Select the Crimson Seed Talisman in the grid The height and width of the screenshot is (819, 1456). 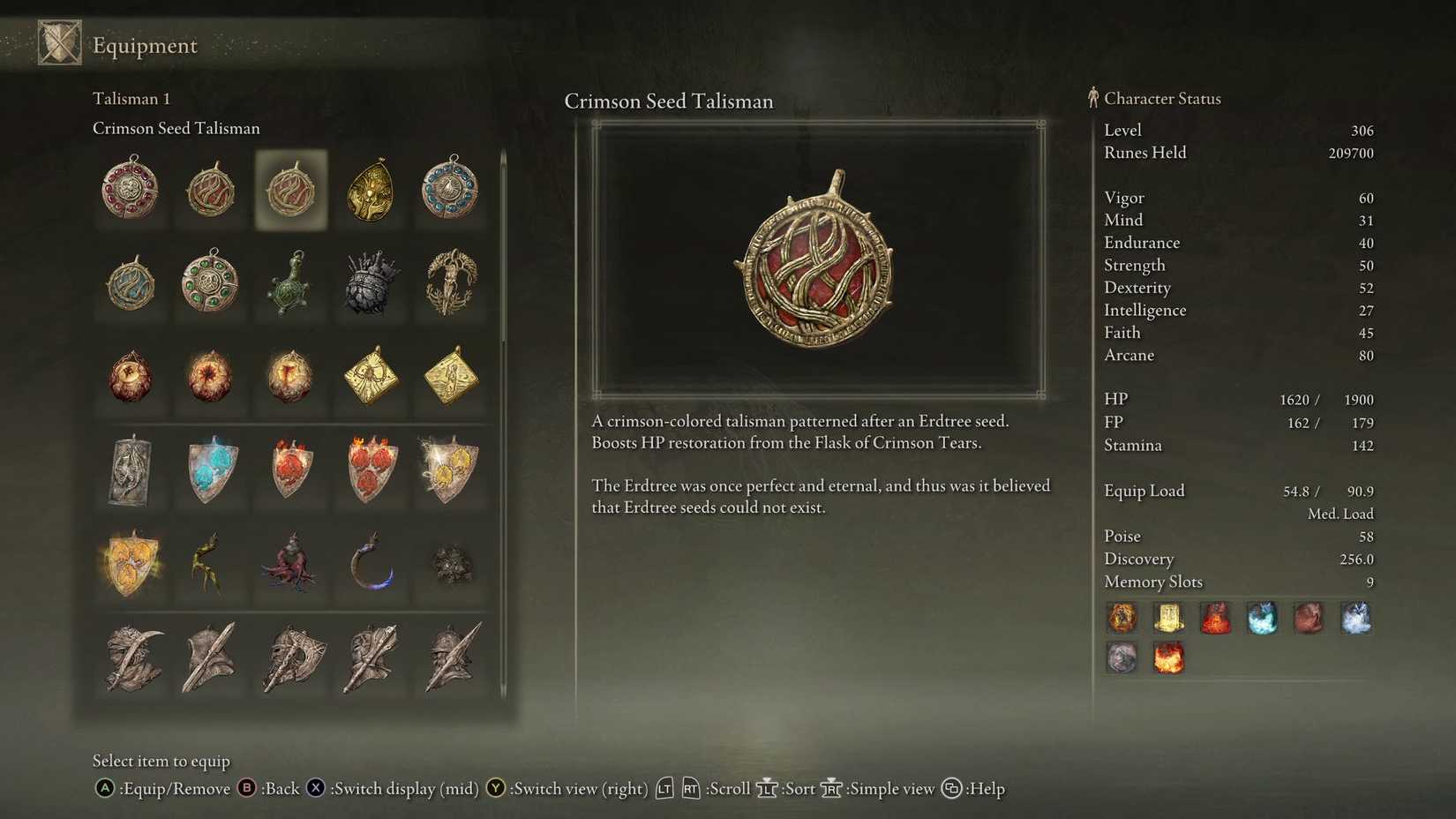point(291,190)
